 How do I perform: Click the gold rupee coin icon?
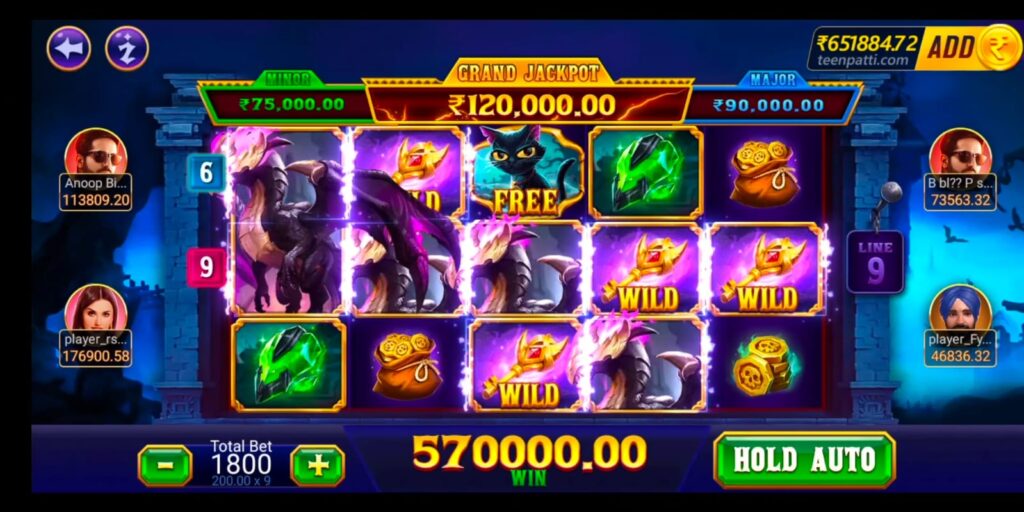pyautogui.click(x=998, y=47)
